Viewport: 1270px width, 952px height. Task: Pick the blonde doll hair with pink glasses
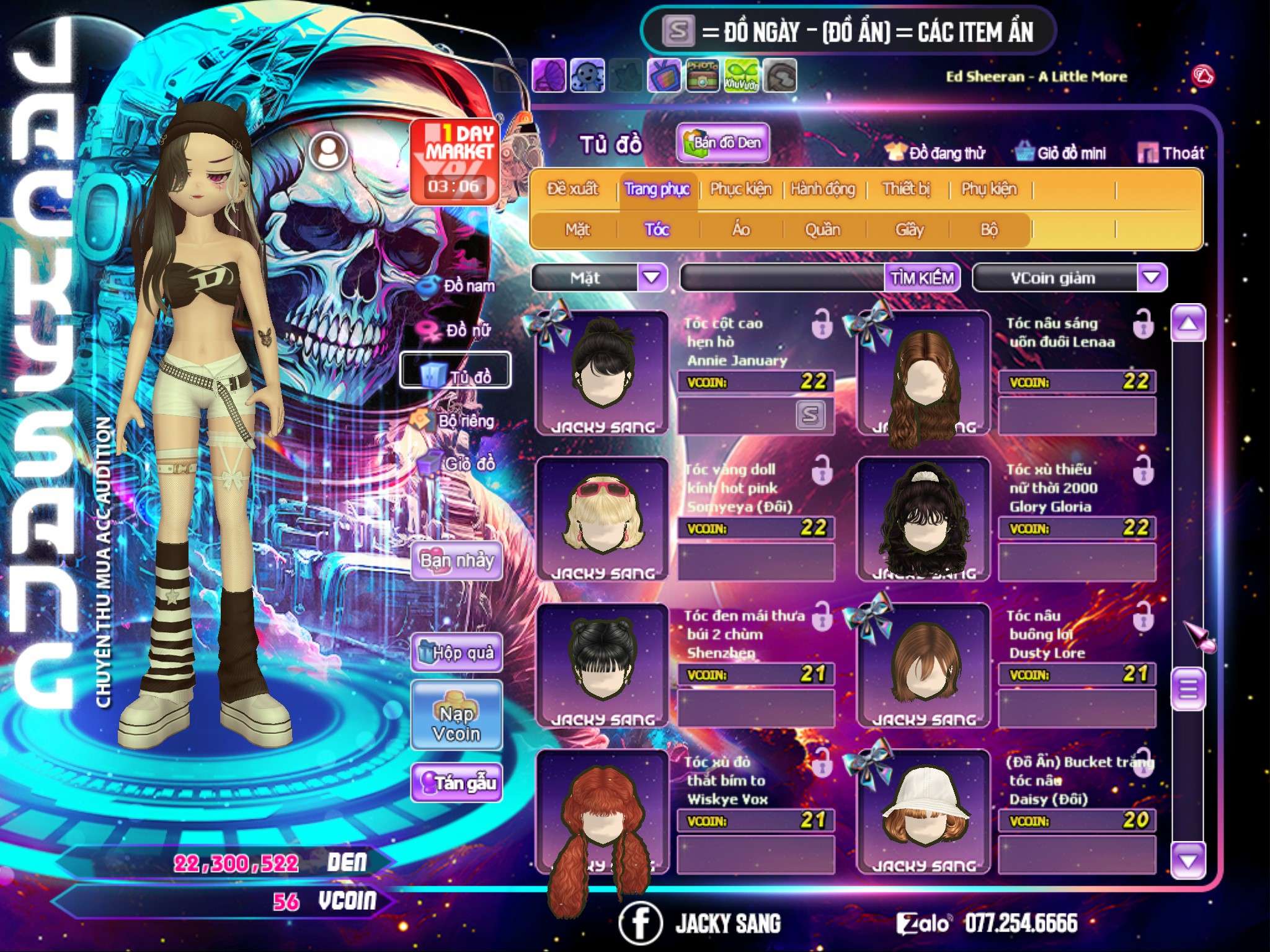click(602, 518)
